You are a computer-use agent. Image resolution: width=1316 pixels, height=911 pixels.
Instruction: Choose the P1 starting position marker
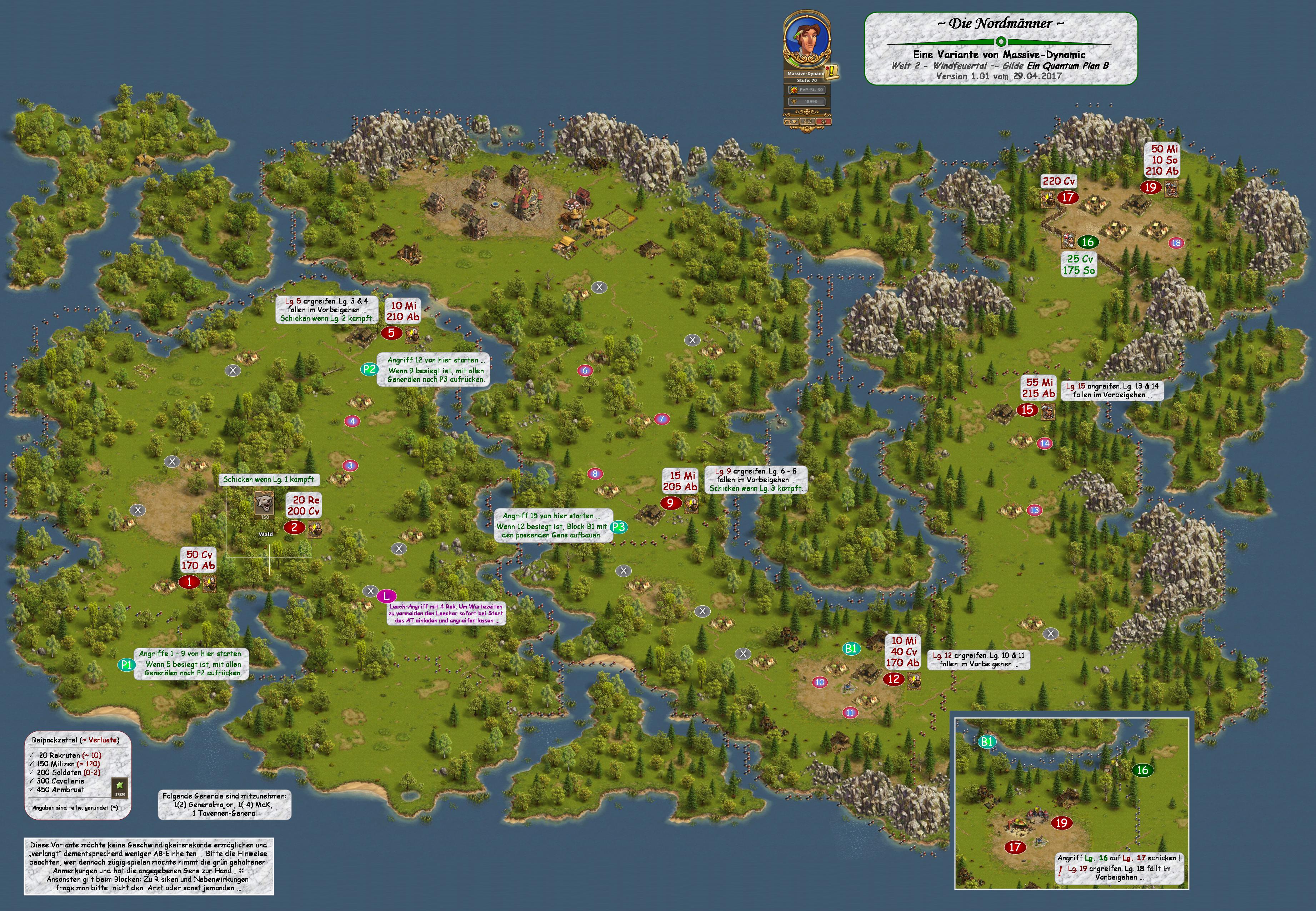126,665
